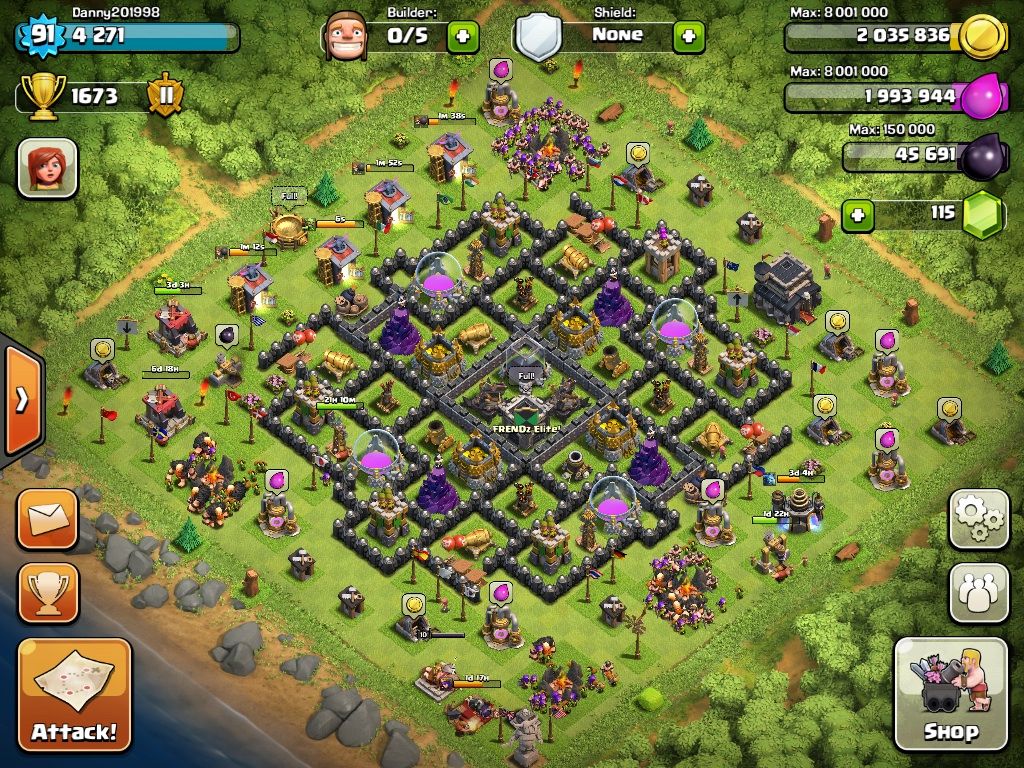The image size is (1024, 768).
Task: Open the Settings gears button
Action: [x=978, y=518]
